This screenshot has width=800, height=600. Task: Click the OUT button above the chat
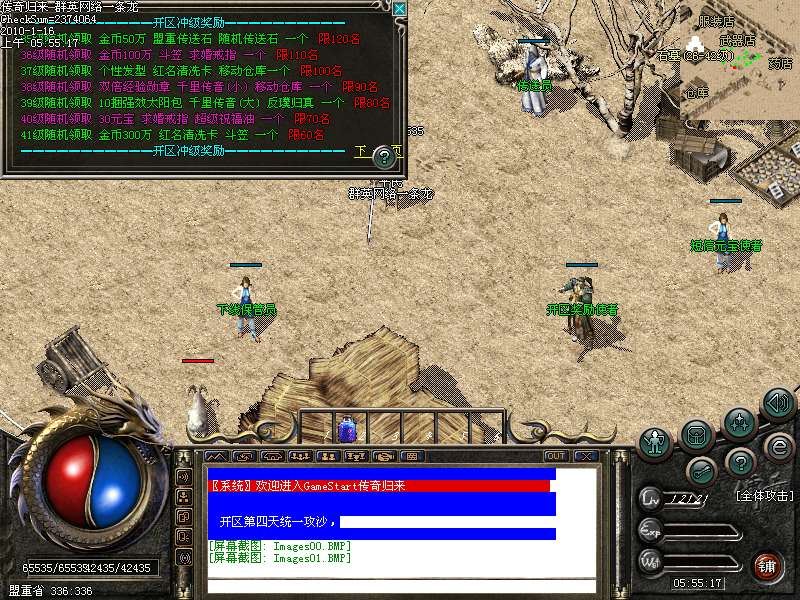point(555,456)
